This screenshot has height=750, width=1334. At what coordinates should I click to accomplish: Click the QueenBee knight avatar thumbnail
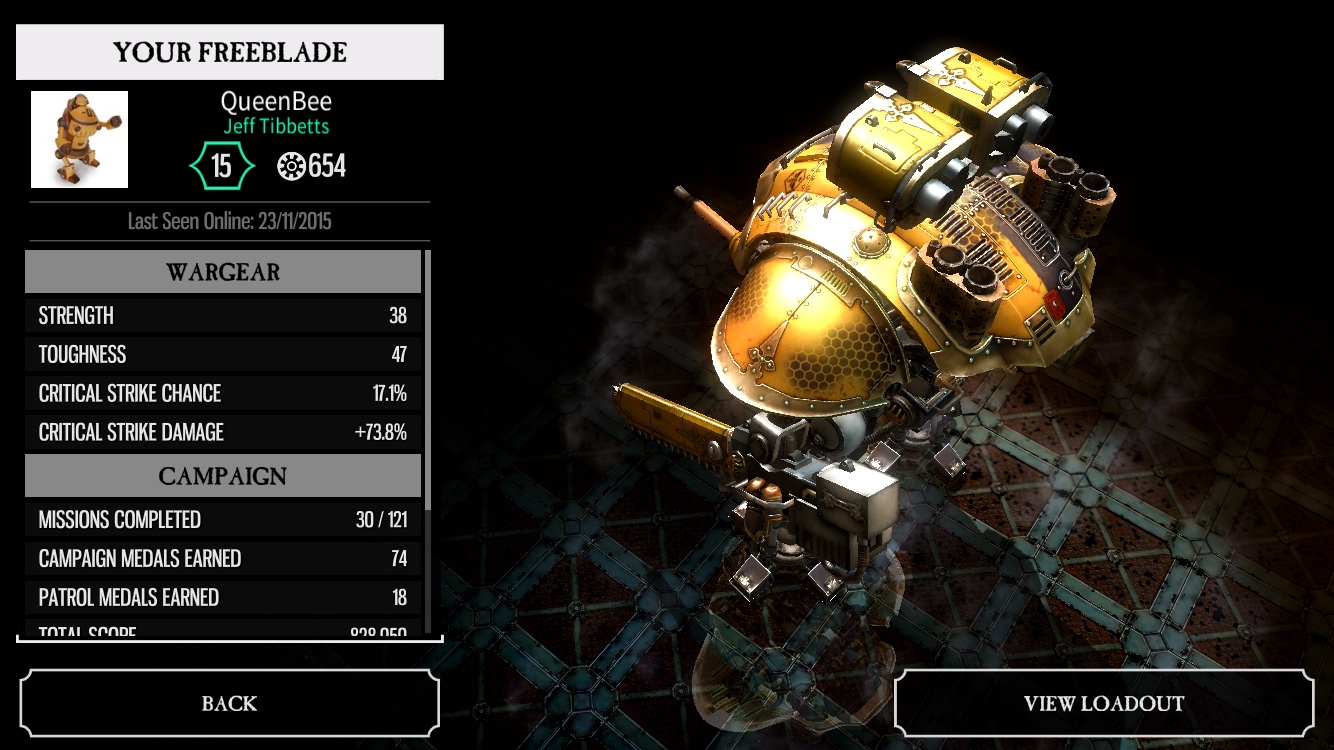click(80, 139)
